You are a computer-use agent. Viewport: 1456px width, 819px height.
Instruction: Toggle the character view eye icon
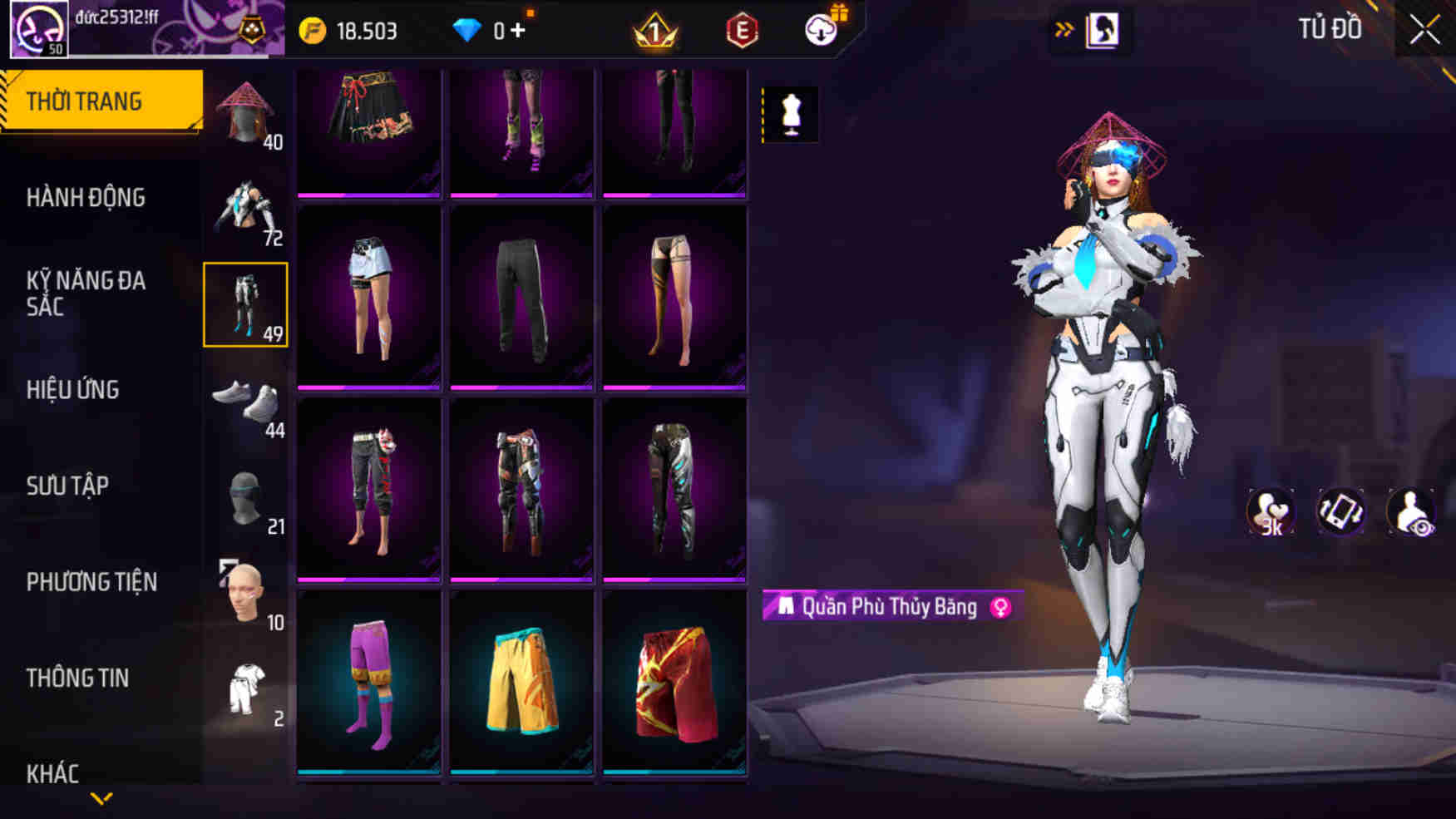(1411, 511)
